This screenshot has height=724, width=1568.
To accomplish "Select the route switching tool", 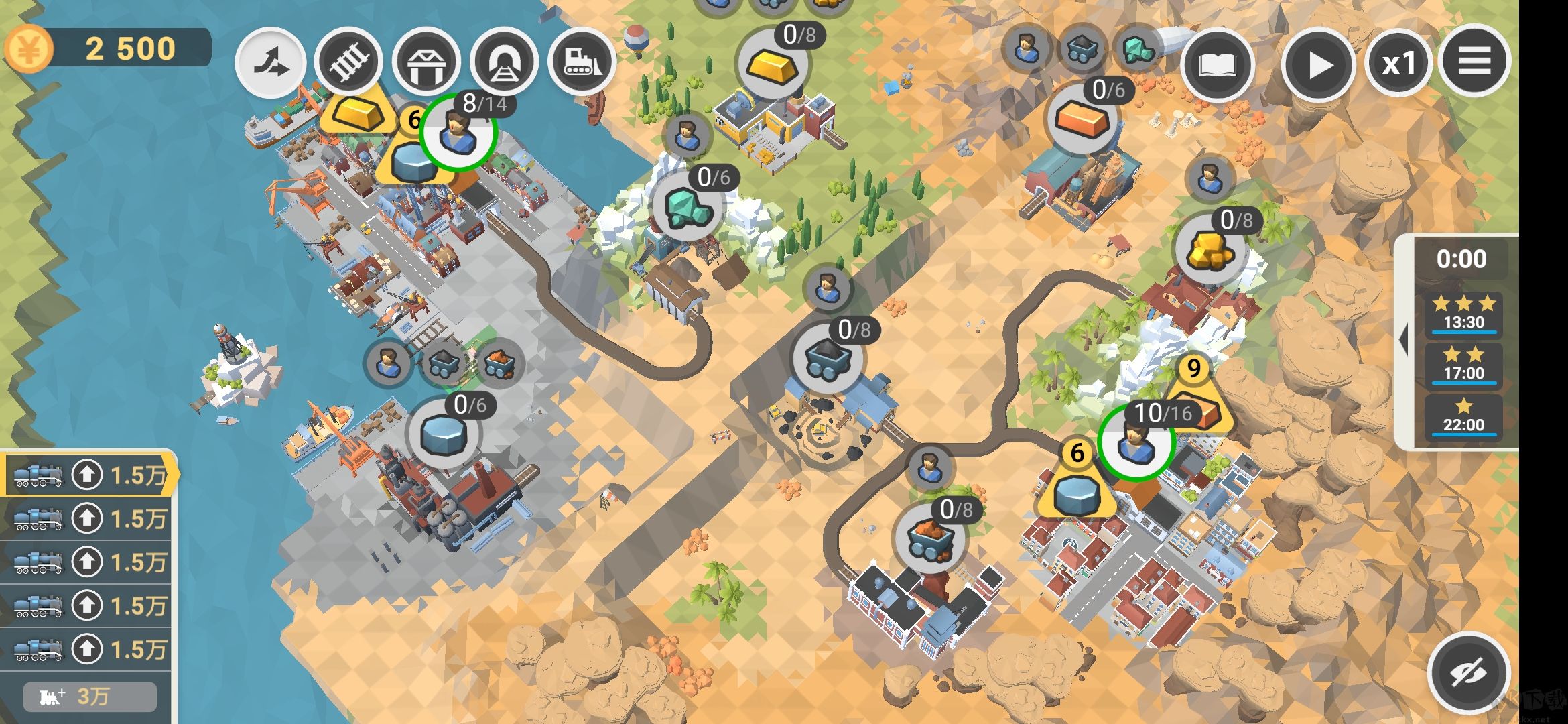I will [x=271, y=62].
